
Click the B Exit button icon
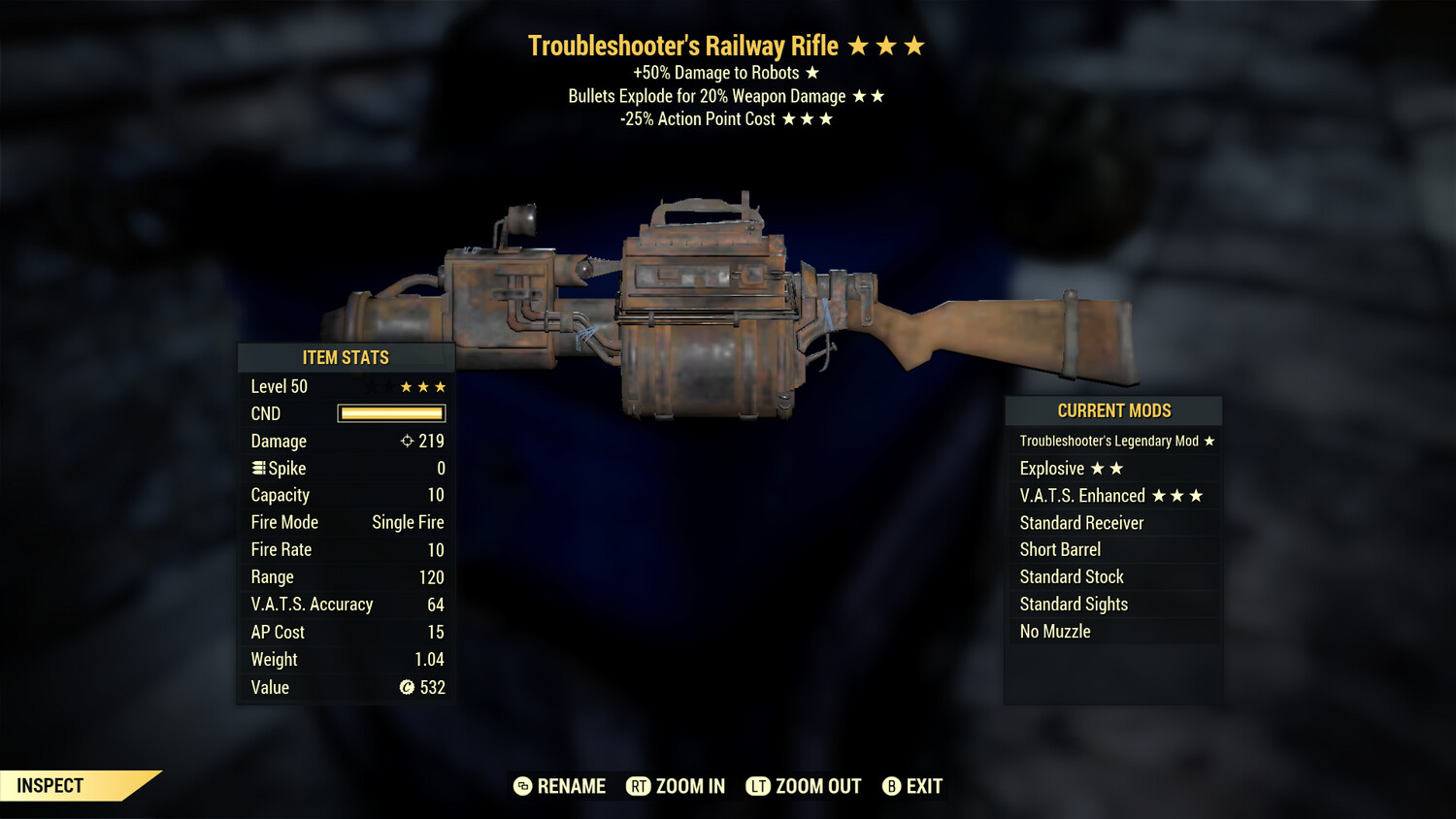coord(890,786)
